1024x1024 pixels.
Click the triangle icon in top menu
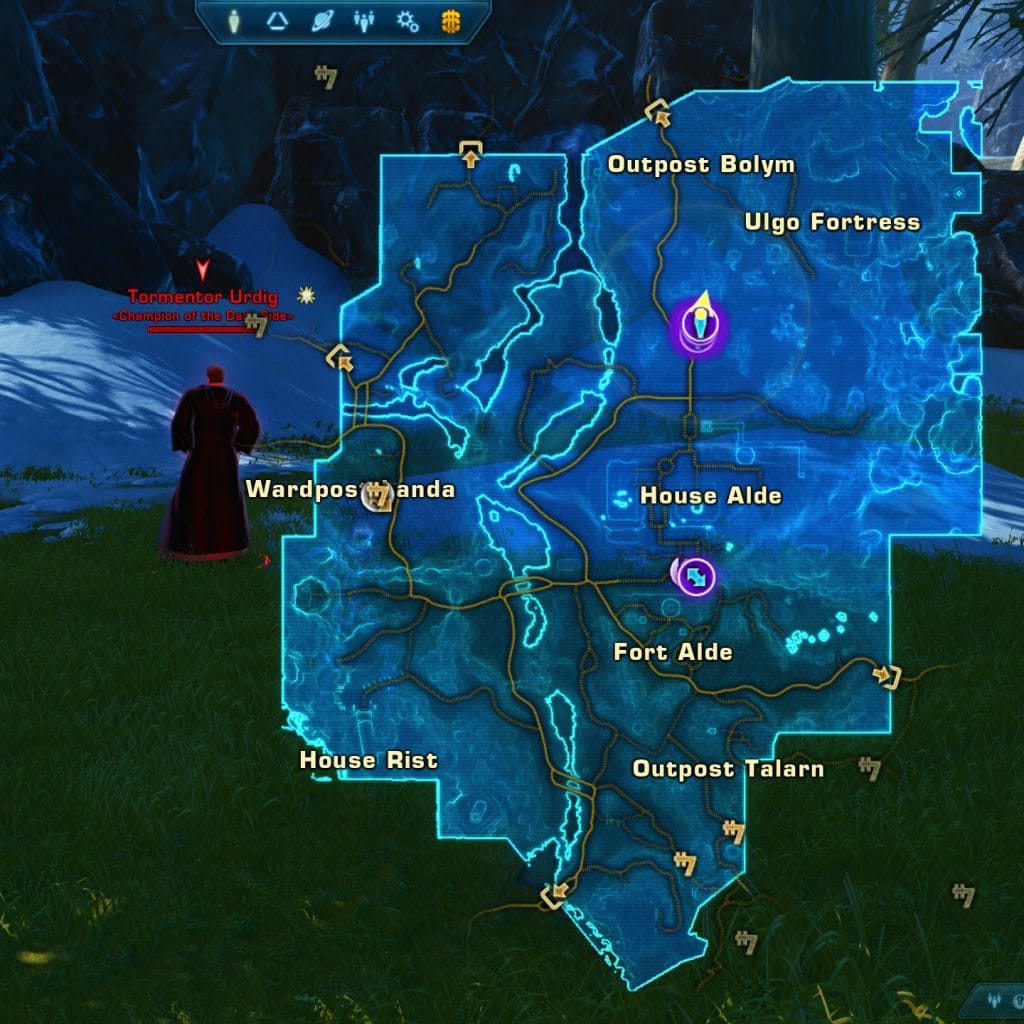coord(278,19)
